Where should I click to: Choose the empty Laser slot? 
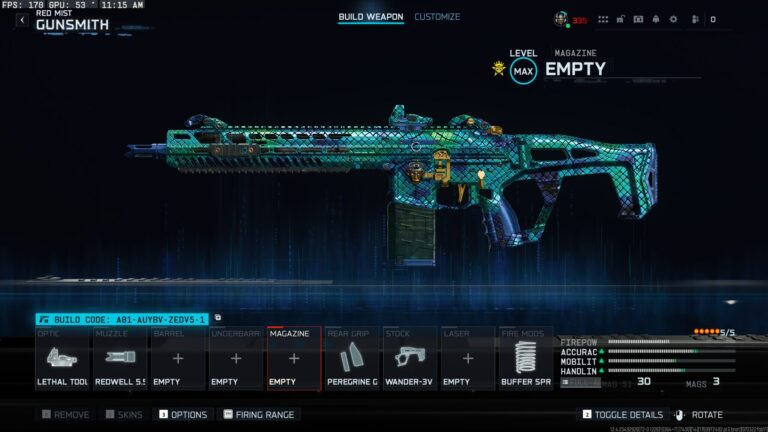tap(467, 358)
